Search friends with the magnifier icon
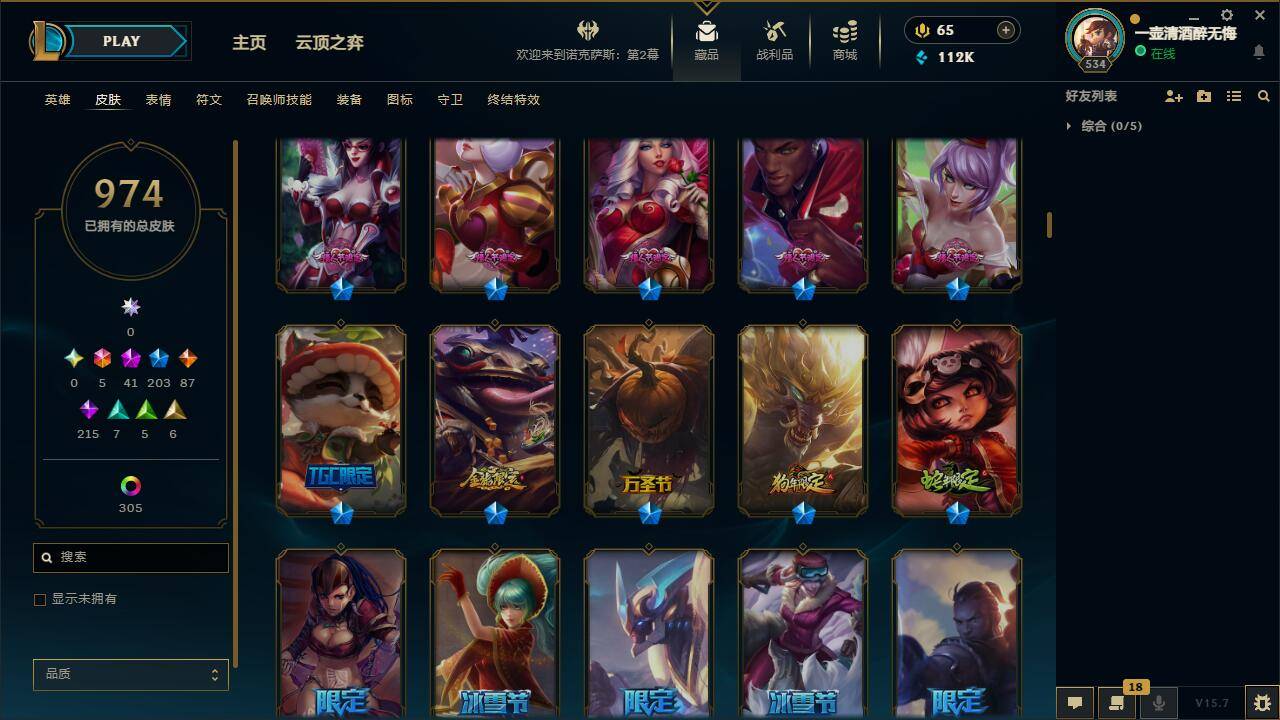This screenshot has height=720, width=1280. 1262,96
